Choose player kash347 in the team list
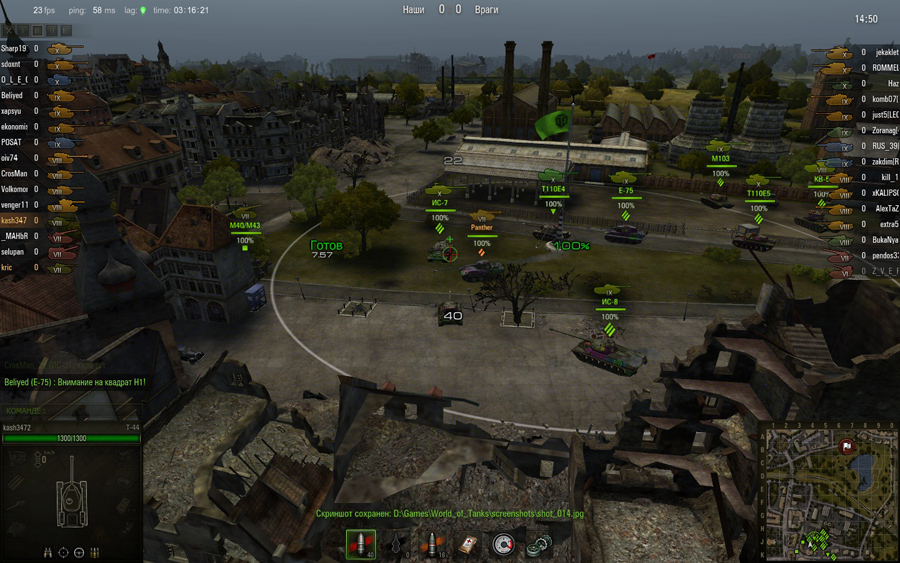Image resolution: width=900 pixels, height=563 pixels. tap(13, 220)
